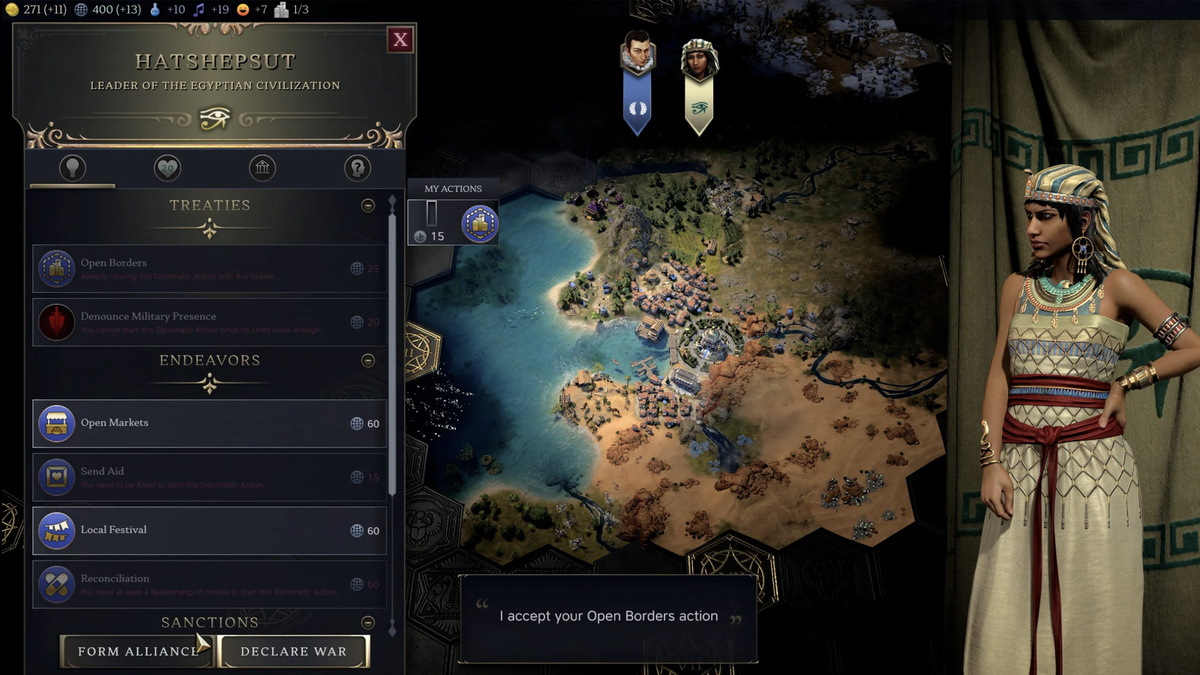The height and width of the screenshot is (675, 1200).
Task: Show the government building tab
Action: tap(262, 168)
